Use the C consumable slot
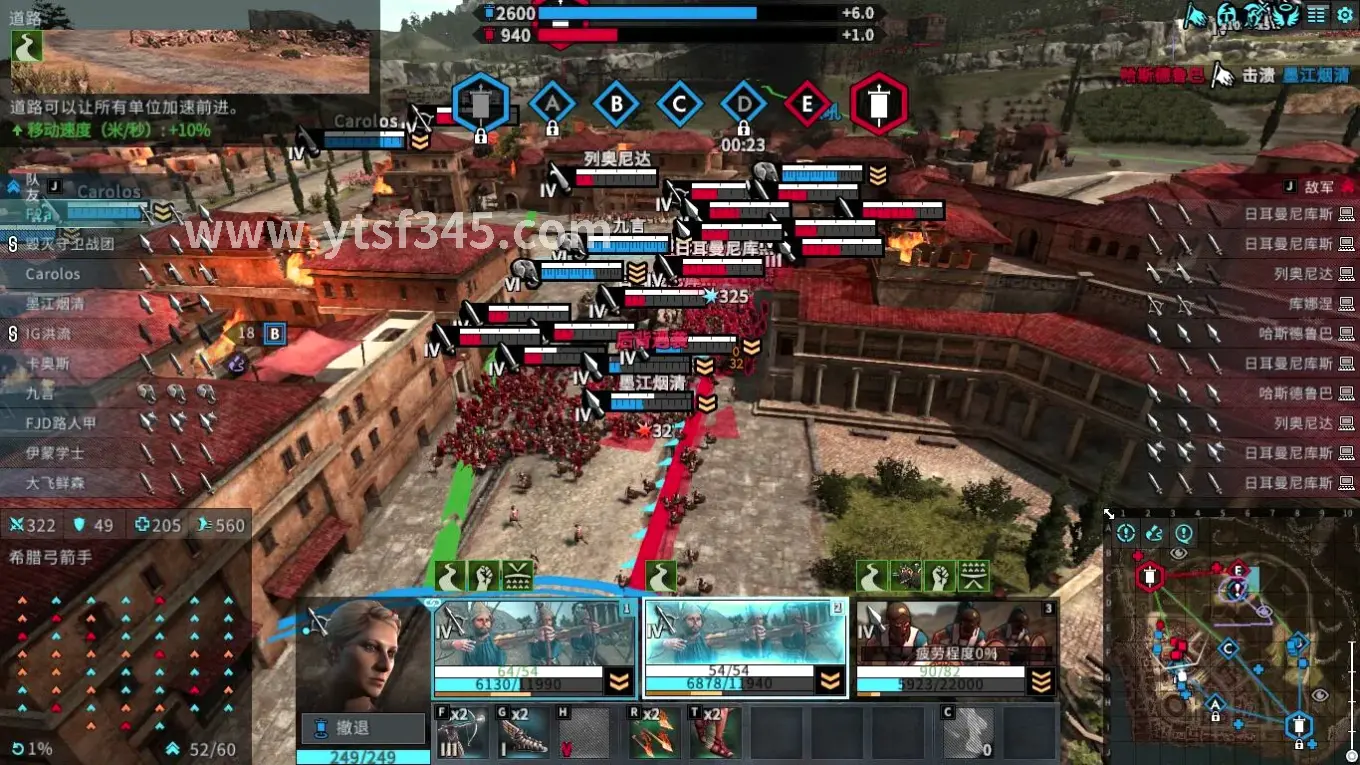Viewport: 1360px width, 765px height. coord(968,733)
